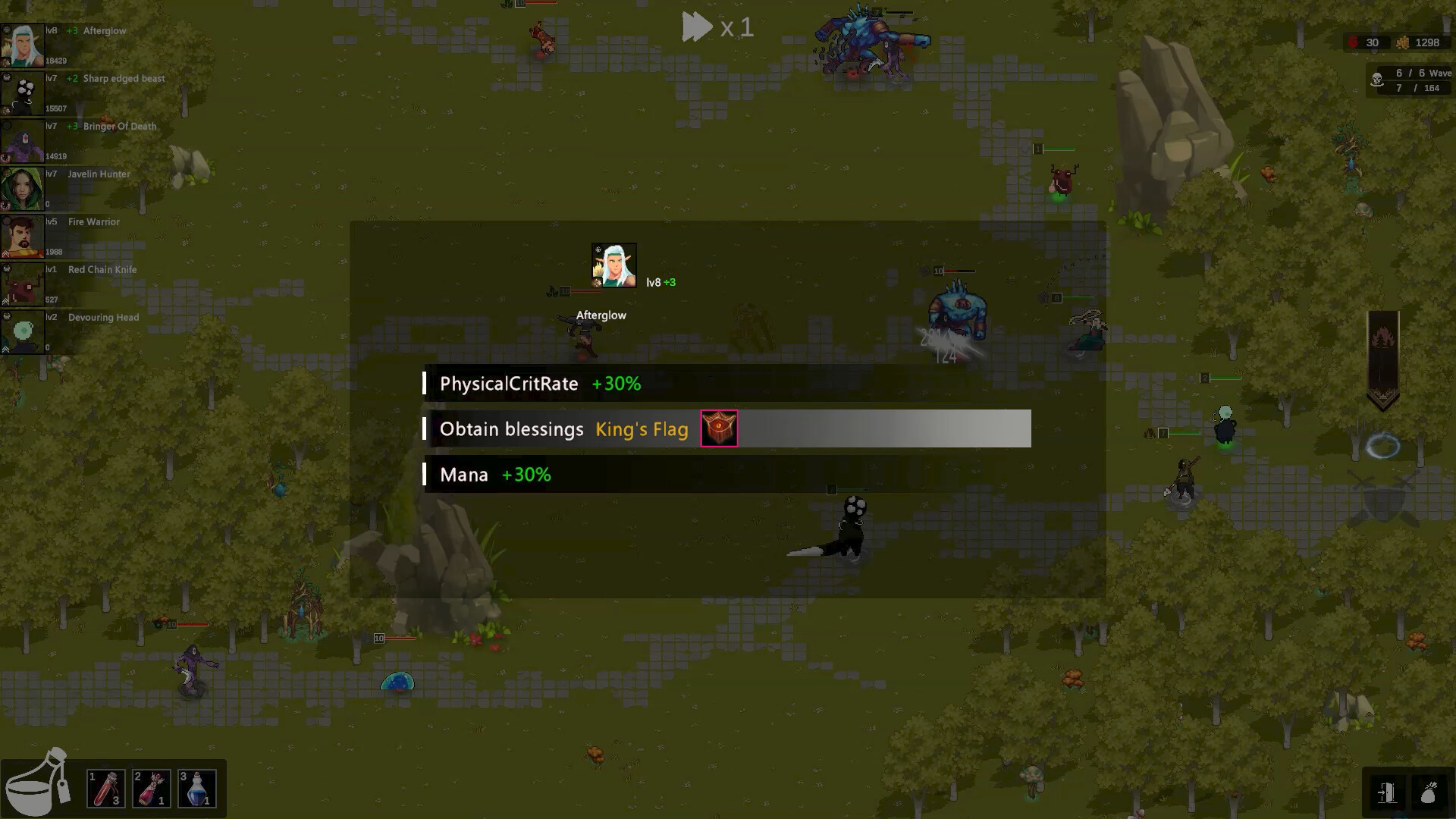Use the red health potion in slot 1
The height and width of the screenshot is (819, 1456).
coord(106,789)
